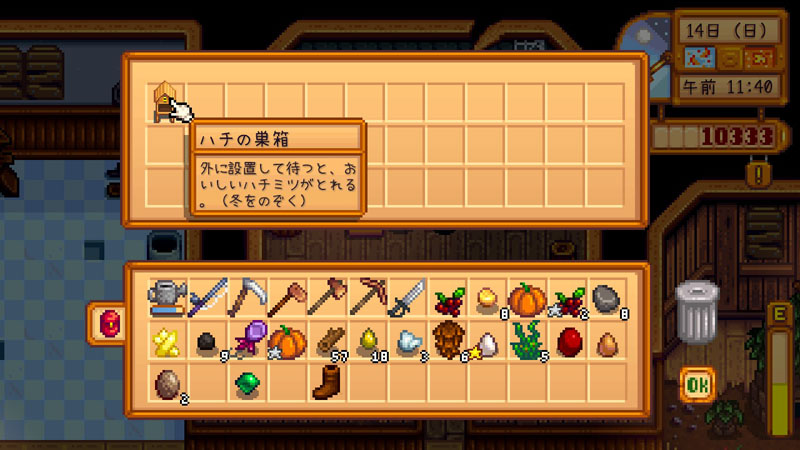Pick the gray stone stack
The image size is (800, 450).
(607, 298)
